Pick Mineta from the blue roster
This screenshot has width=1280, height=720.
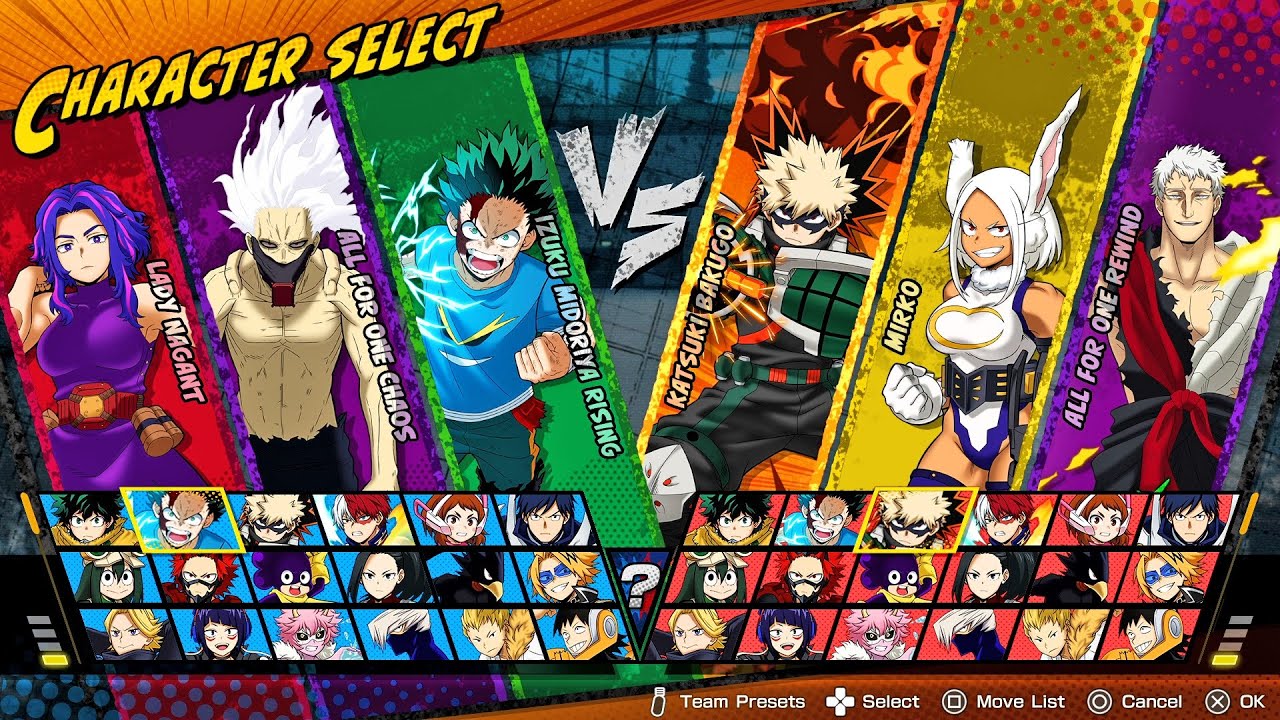288,578
